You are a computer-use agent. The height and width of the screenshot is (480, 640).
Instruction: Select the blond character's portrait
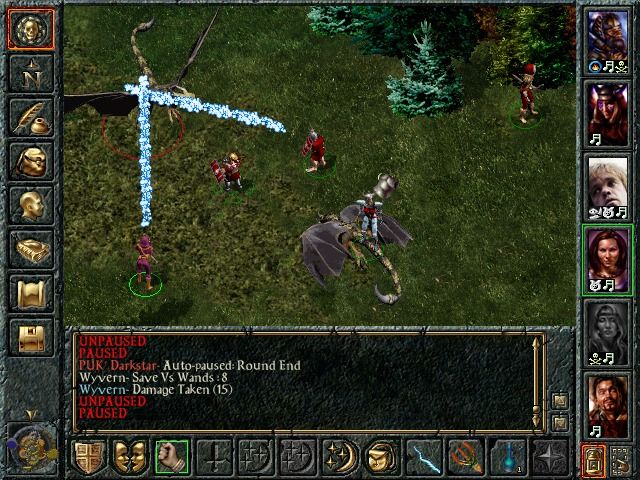tap(608, 183)
